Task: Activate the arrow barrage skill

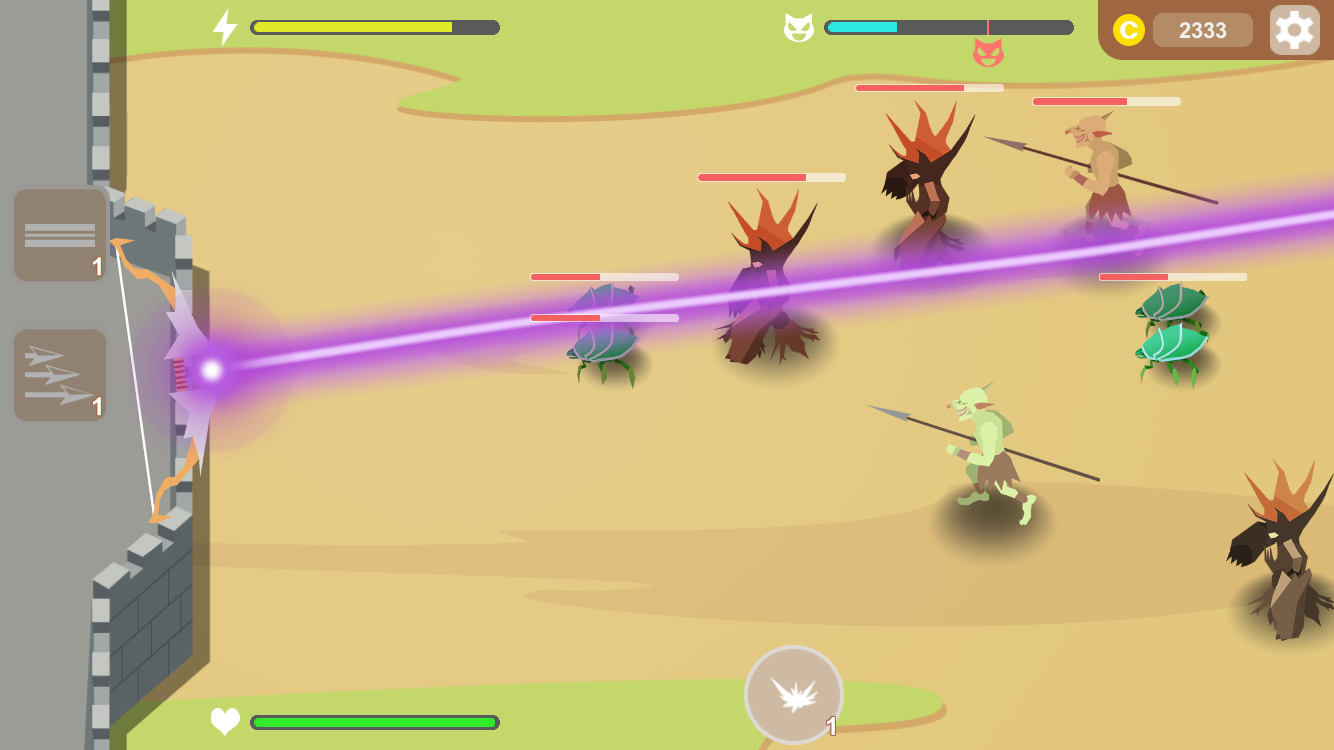Action: (59, 234)
